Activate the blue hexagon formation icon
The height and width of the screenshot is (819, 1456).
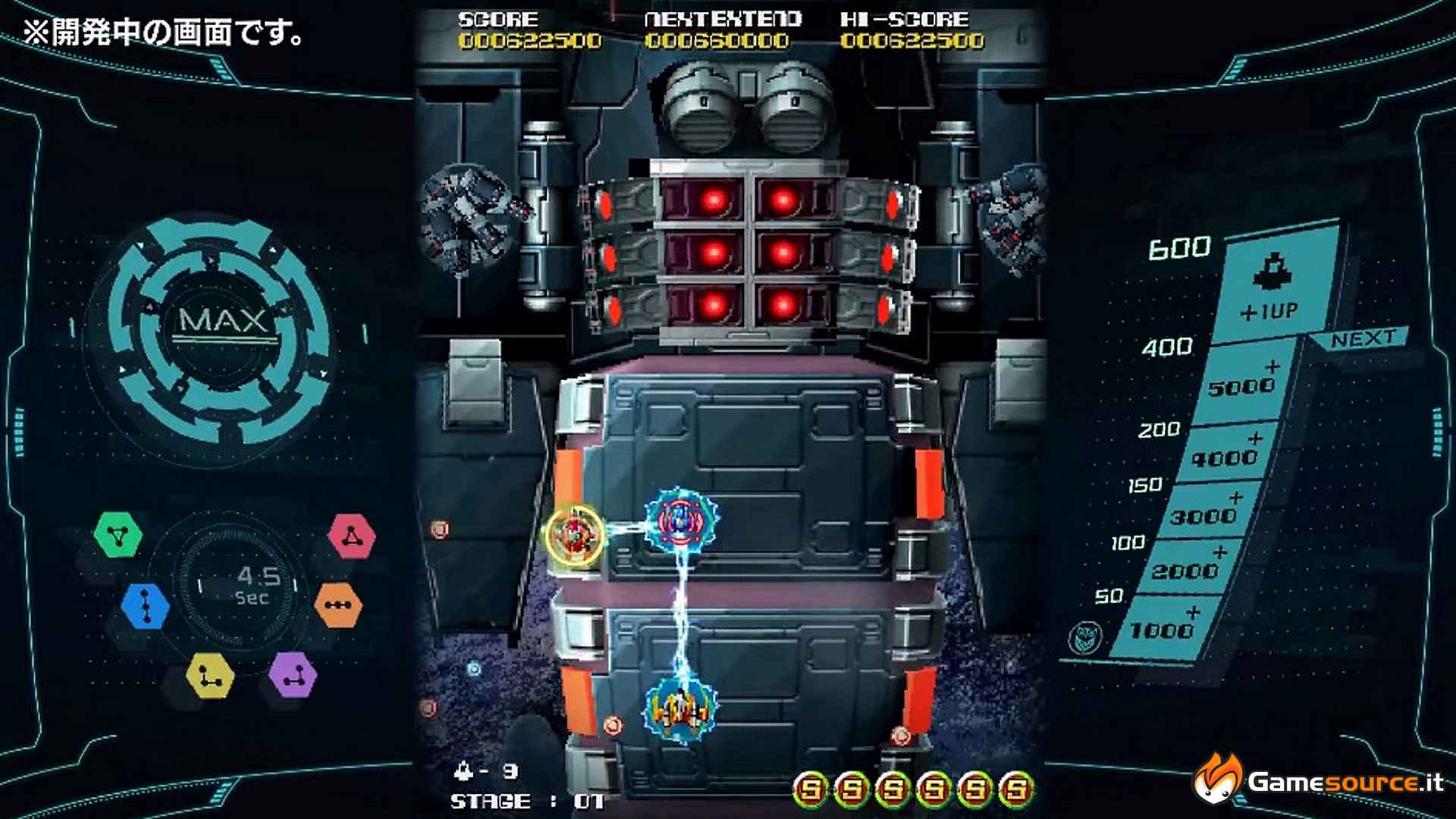(x=145, y=605)
